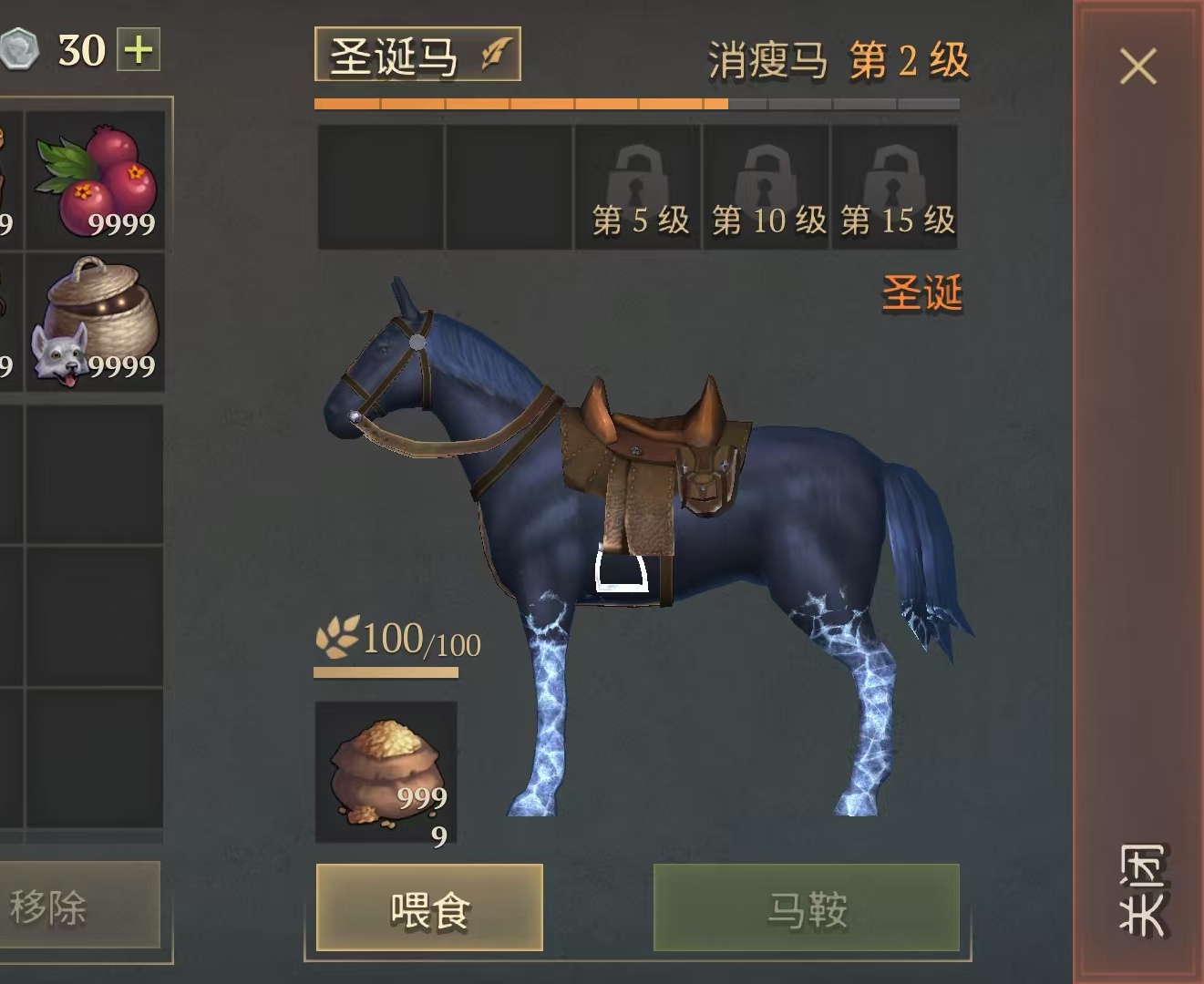The height and width of the screenshot is (984, 1204).
Task: Add more coins with the plus button
Action: (139, 49)
